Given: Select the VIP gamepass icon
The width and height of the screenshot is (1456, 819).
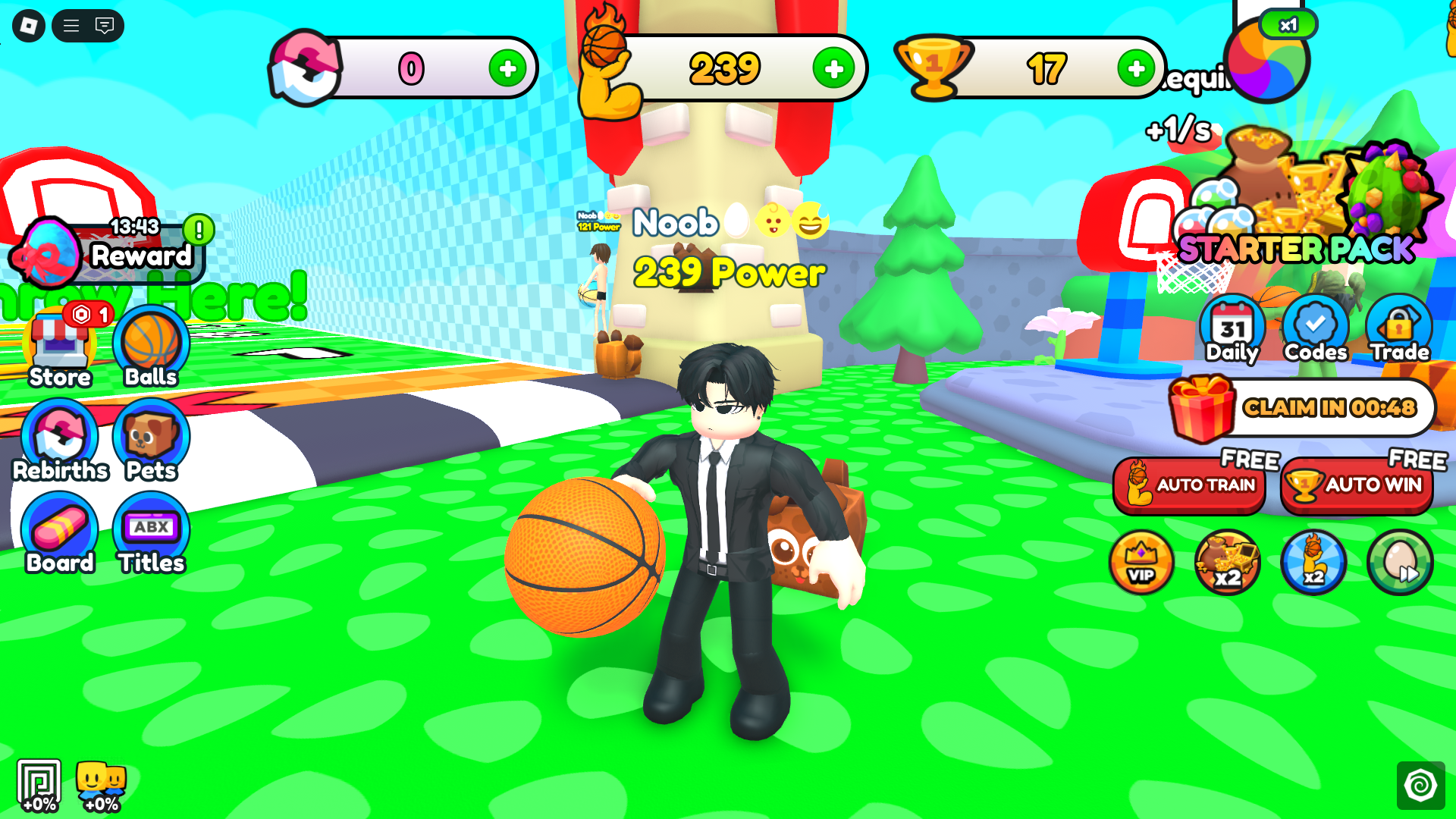Looking at the screenshot, I should [1141, 562].
